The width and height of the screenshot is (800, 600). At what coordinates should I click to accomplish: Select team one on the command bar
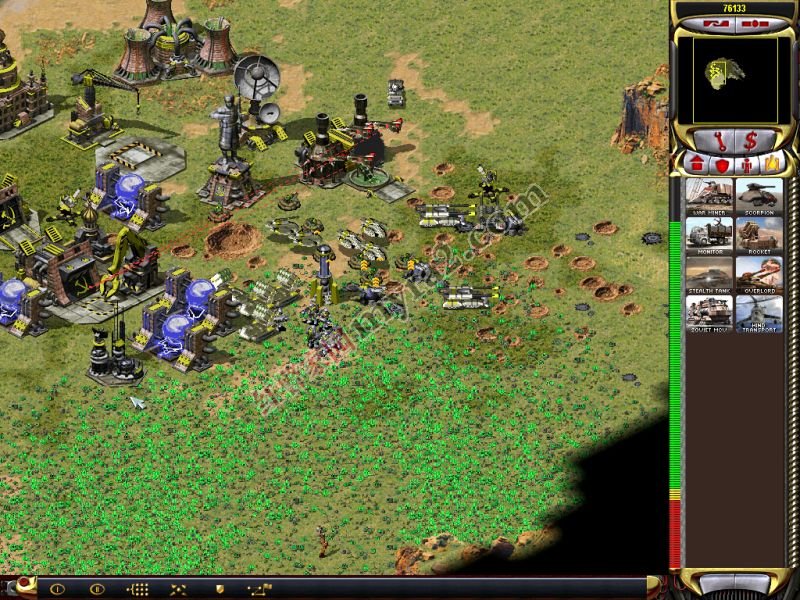coord(56,589)
